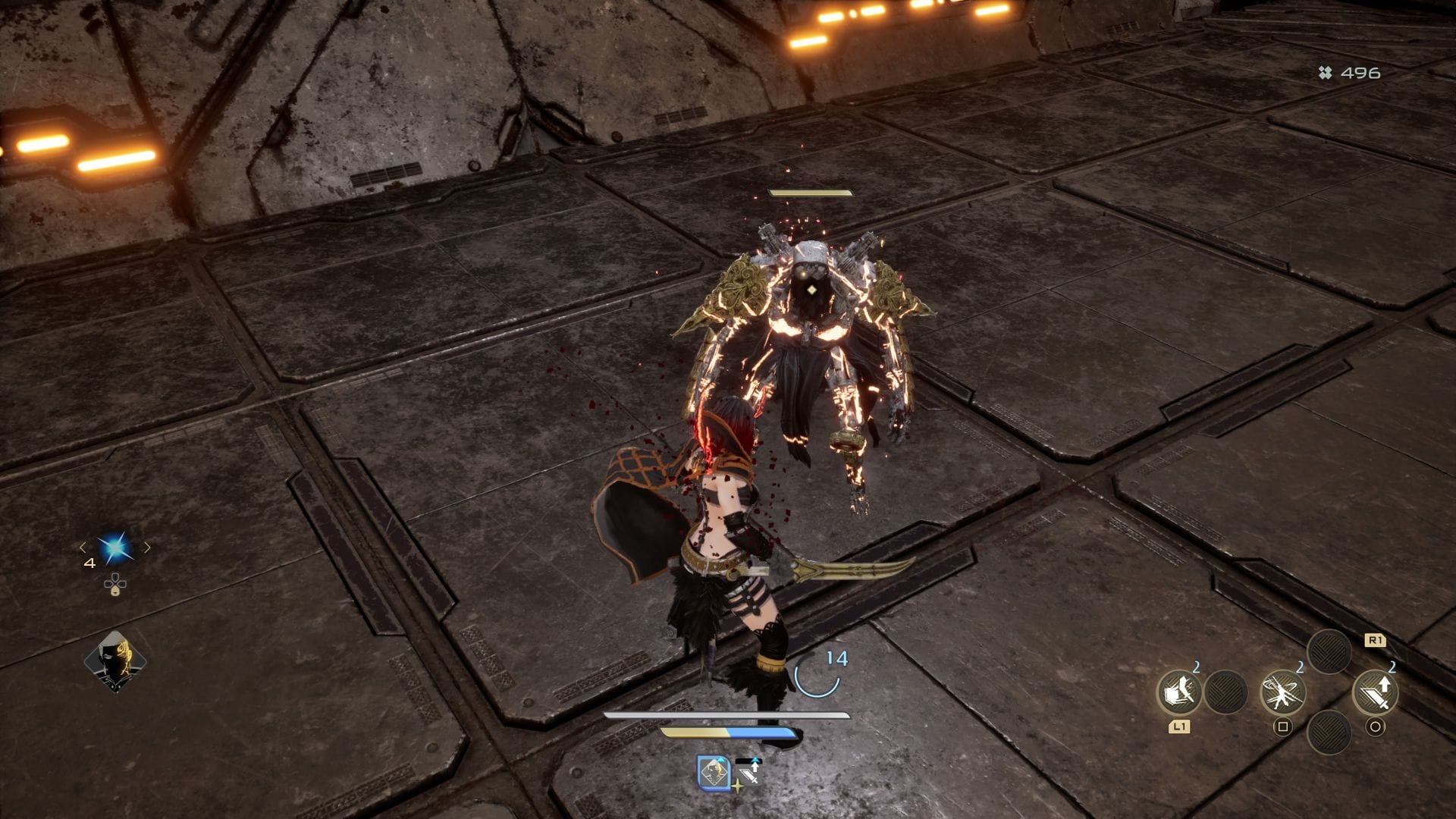
Task: Select the blue star quick item
Action: pos(115,548)
